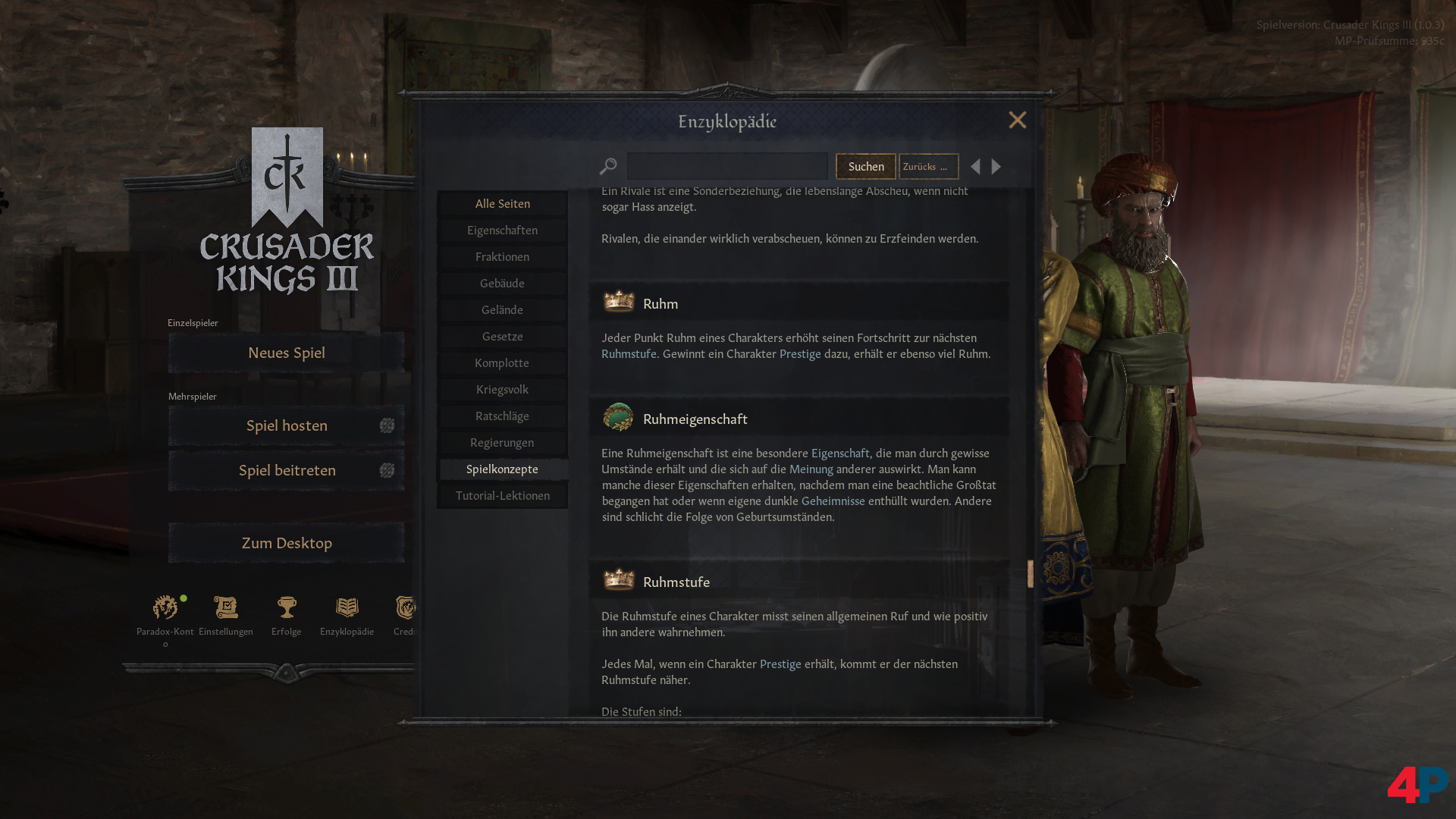This screenshot has width=1456, height=819.
Task: Click the Enzyklopädie open-book icon
Action: point(347,607)
